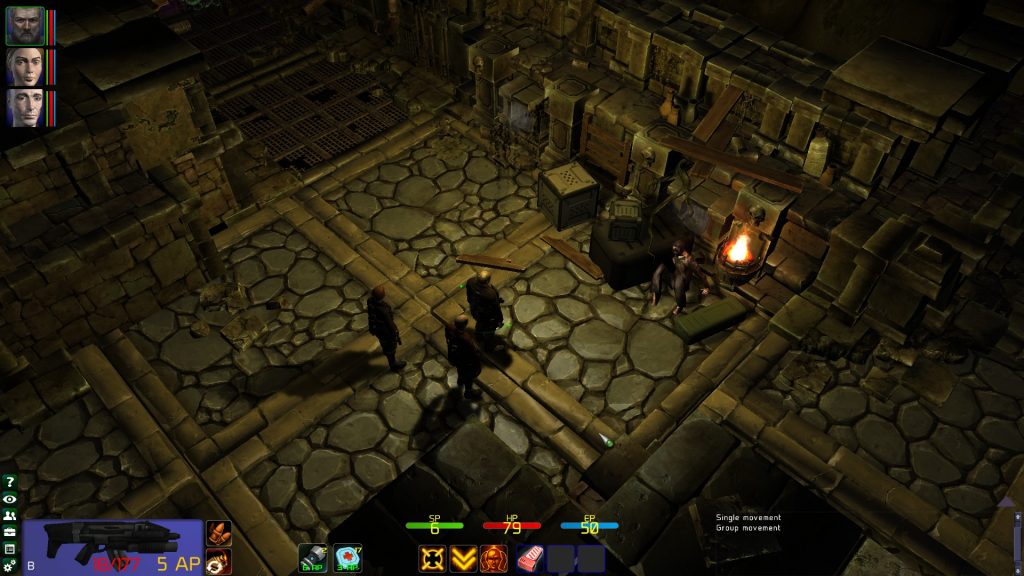Activate the orange head-figure ability
The height and width of the screenshot is (576, 1024).
coord(492,558)
